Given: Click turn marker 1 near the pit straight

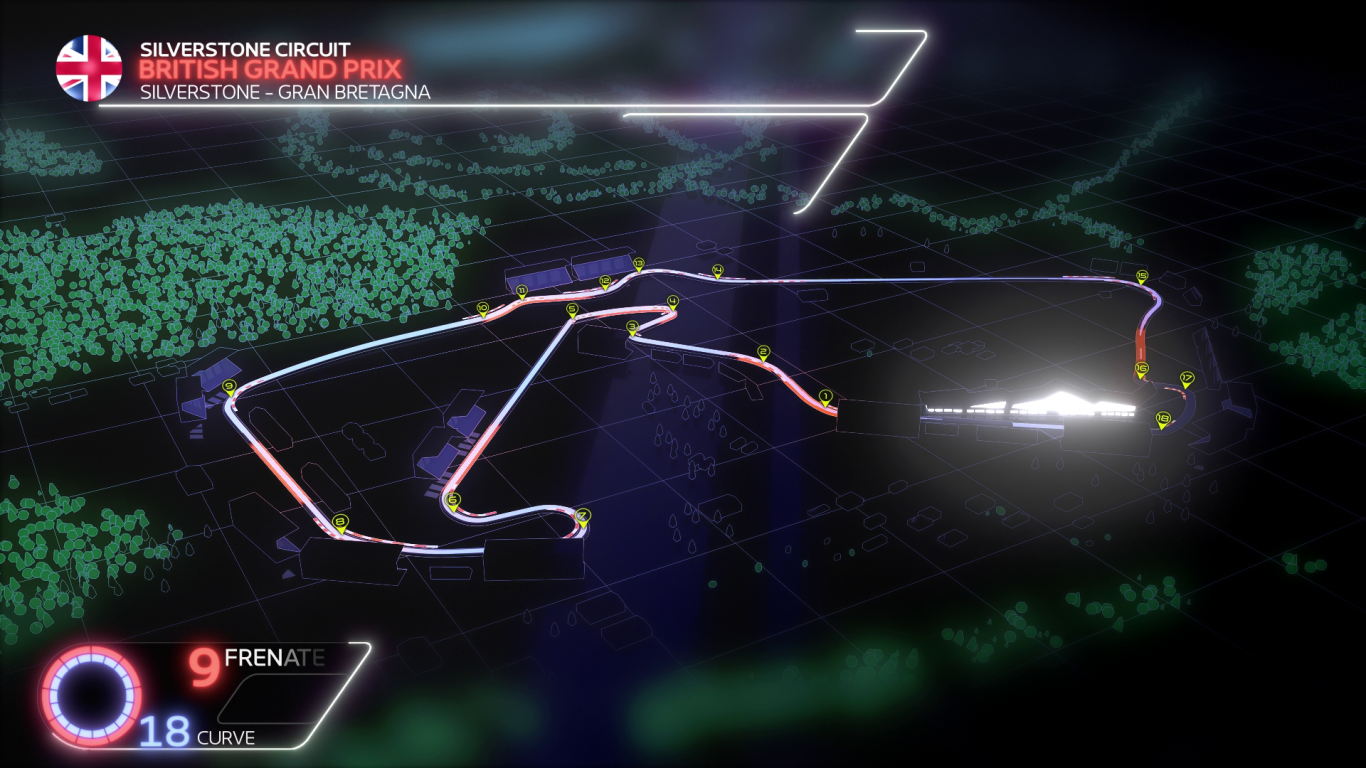Looking at the screenshot, I should (x=824, y=396).
